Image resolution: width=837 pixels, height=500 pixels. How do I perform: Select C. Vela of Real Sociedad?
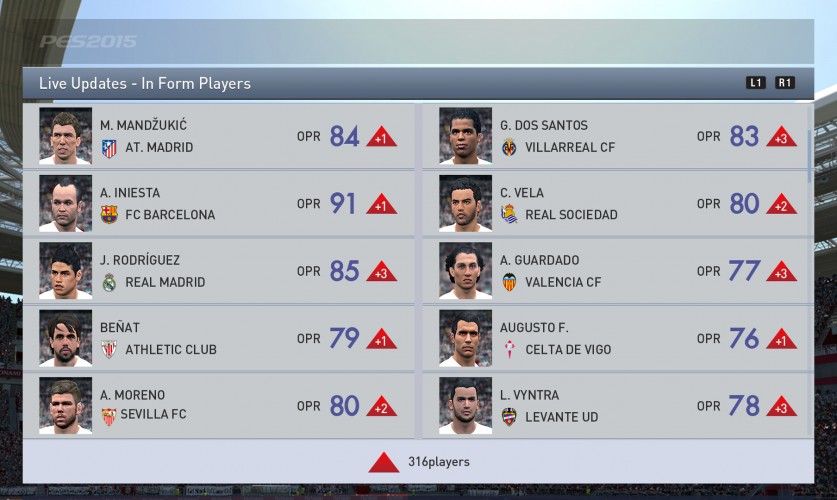click(x=618, y=203)
